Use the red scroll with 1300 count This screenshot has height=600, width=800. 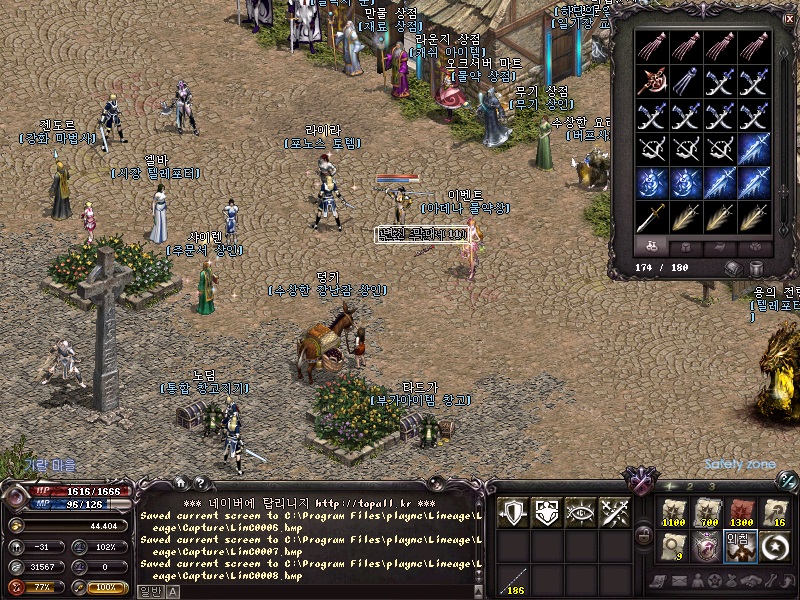[x=742, y=512]
